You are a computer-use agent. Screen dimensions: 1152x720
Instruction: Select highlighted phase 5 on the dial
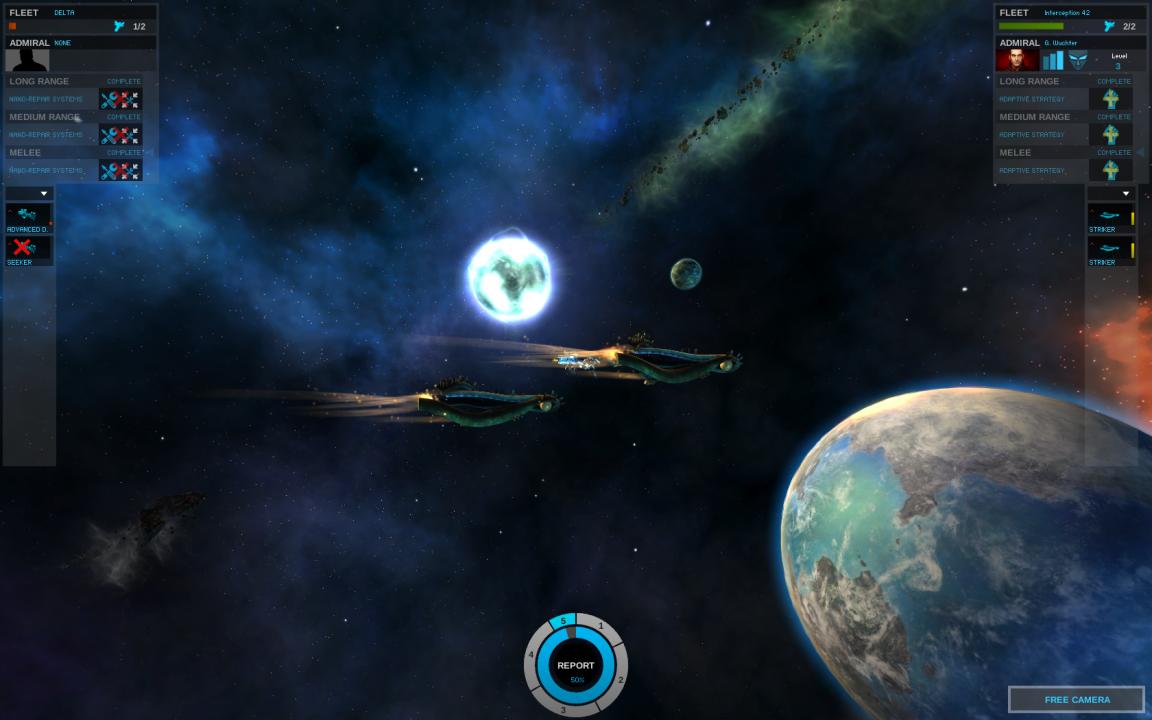(563, 622)
